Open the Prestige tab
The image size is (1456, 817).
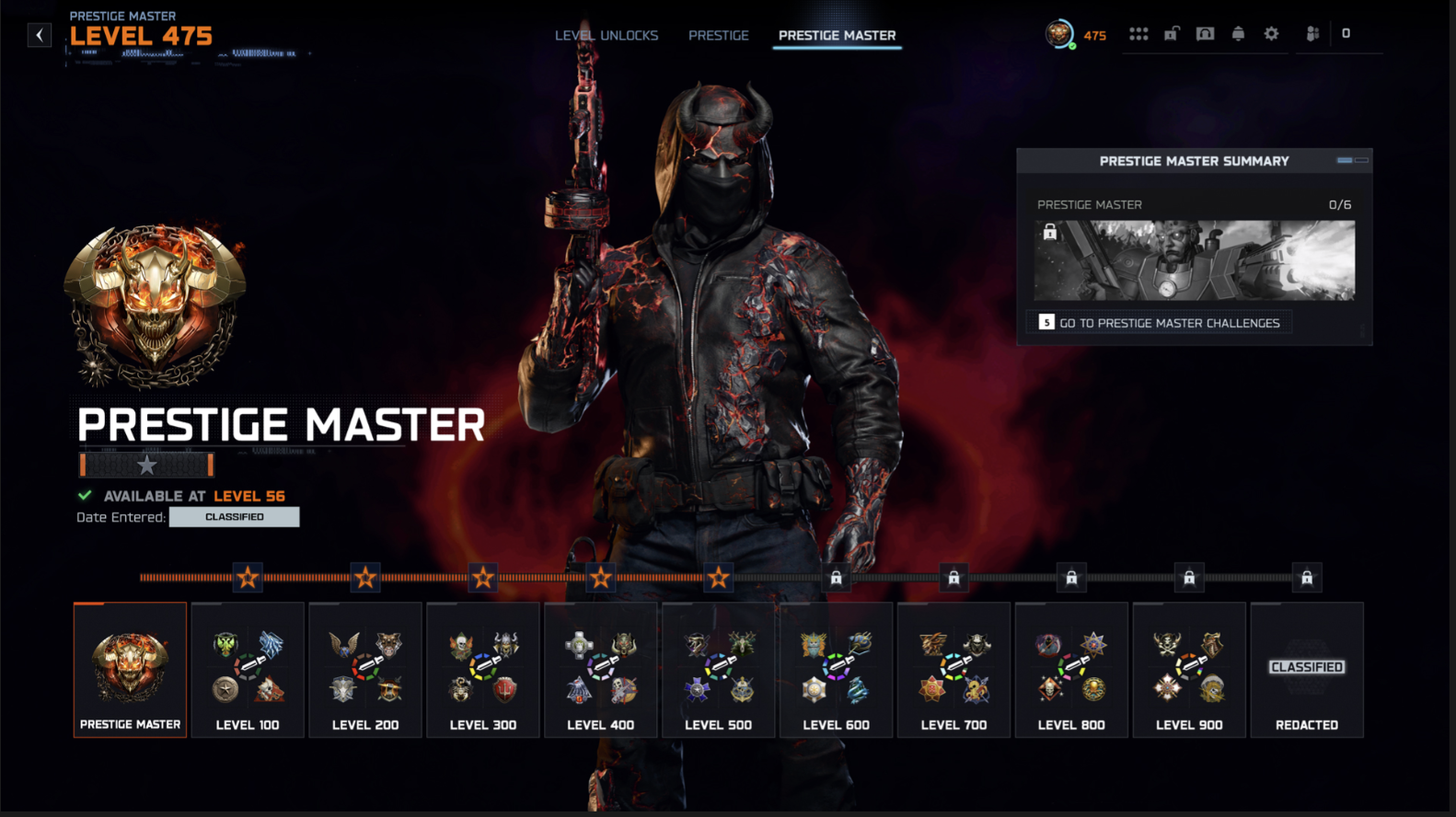tap(719, 35)
